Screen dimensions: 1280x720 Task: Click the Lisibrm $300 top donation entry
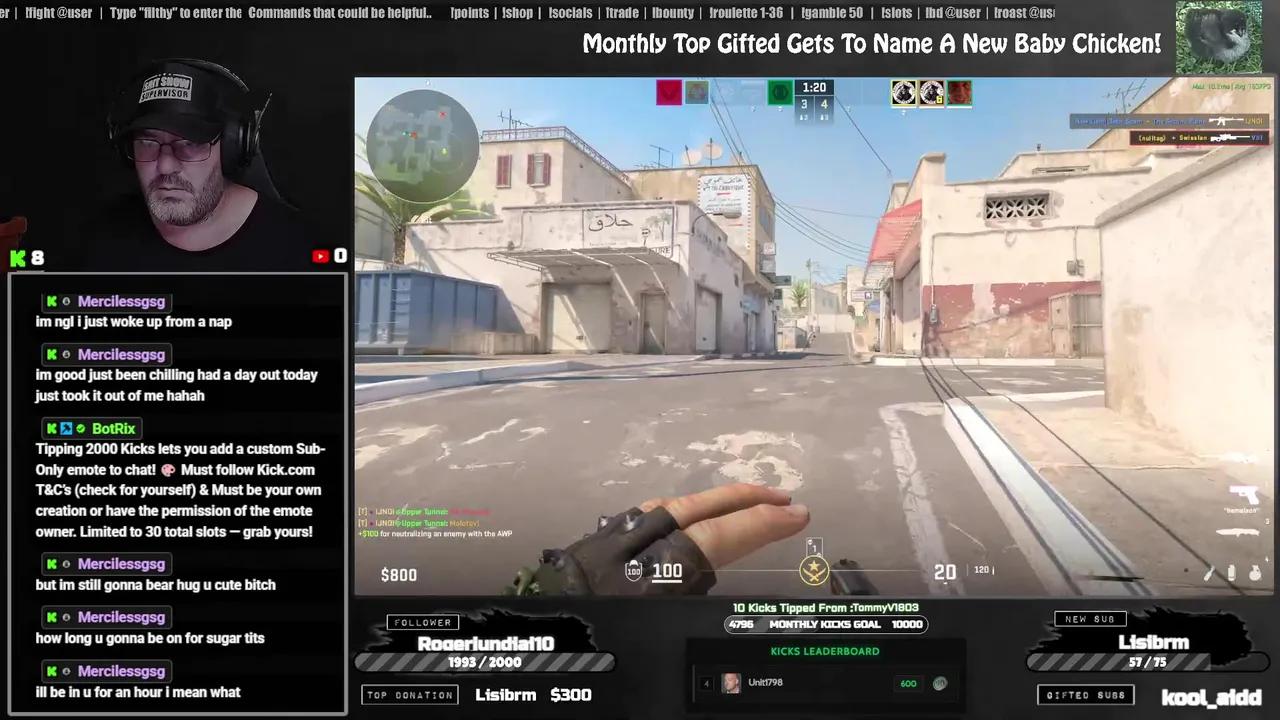[x=533, y=694]
